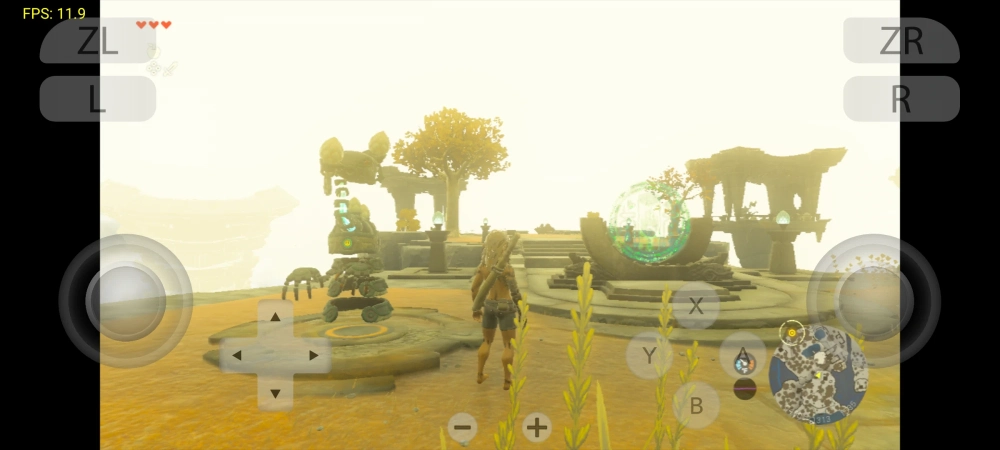Select the yellow objective marker on the minimap

pos(792,329)
